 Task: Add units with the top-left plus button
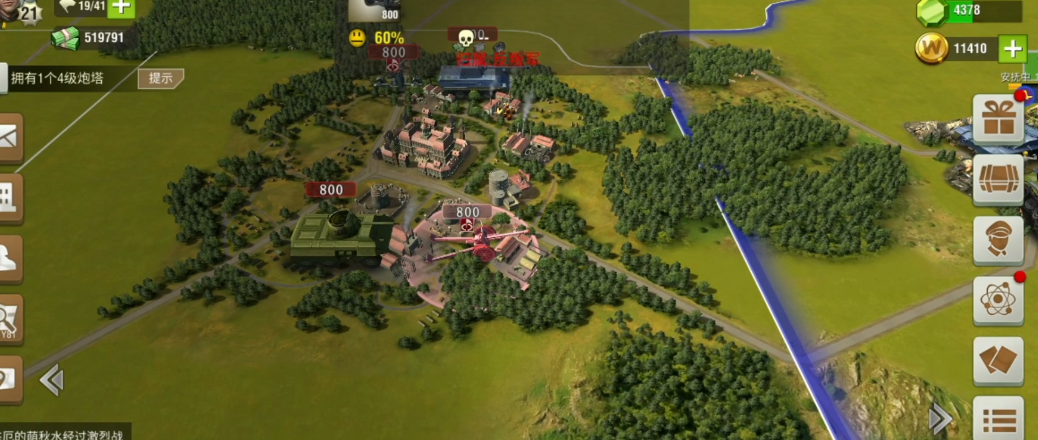(120, 7)
